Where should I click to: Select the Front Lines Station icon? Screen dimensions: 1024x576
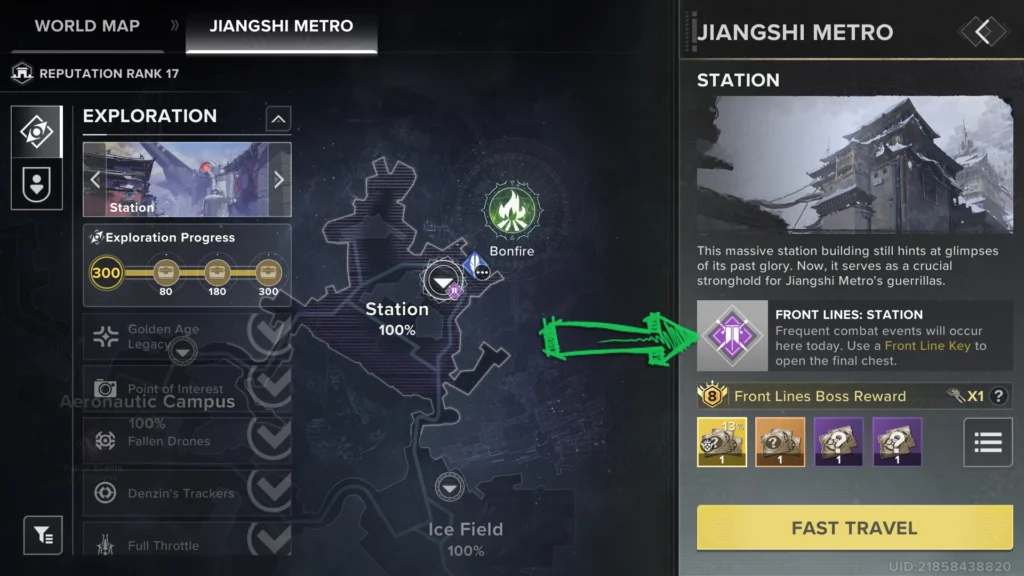pyautogui.click(x=733, y=336)
